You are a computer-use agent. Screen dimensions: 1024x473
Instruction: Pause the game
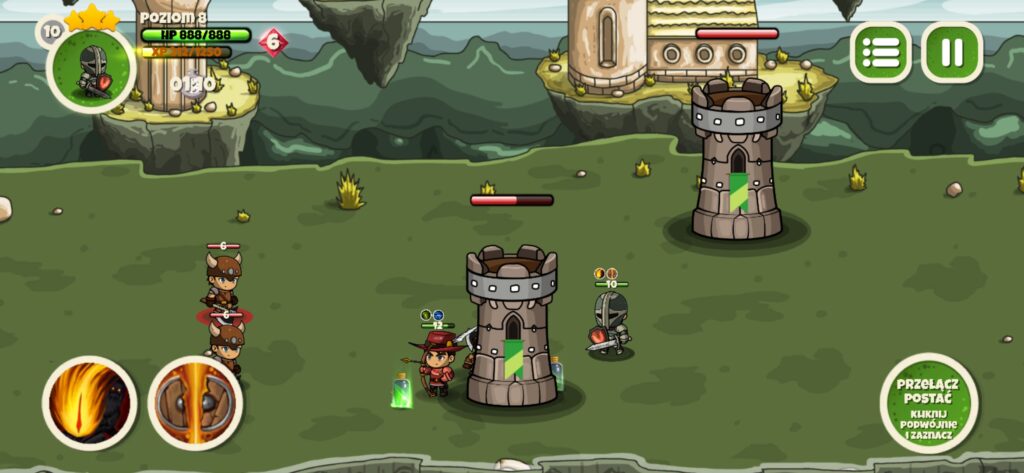click(x=951, y=52)
